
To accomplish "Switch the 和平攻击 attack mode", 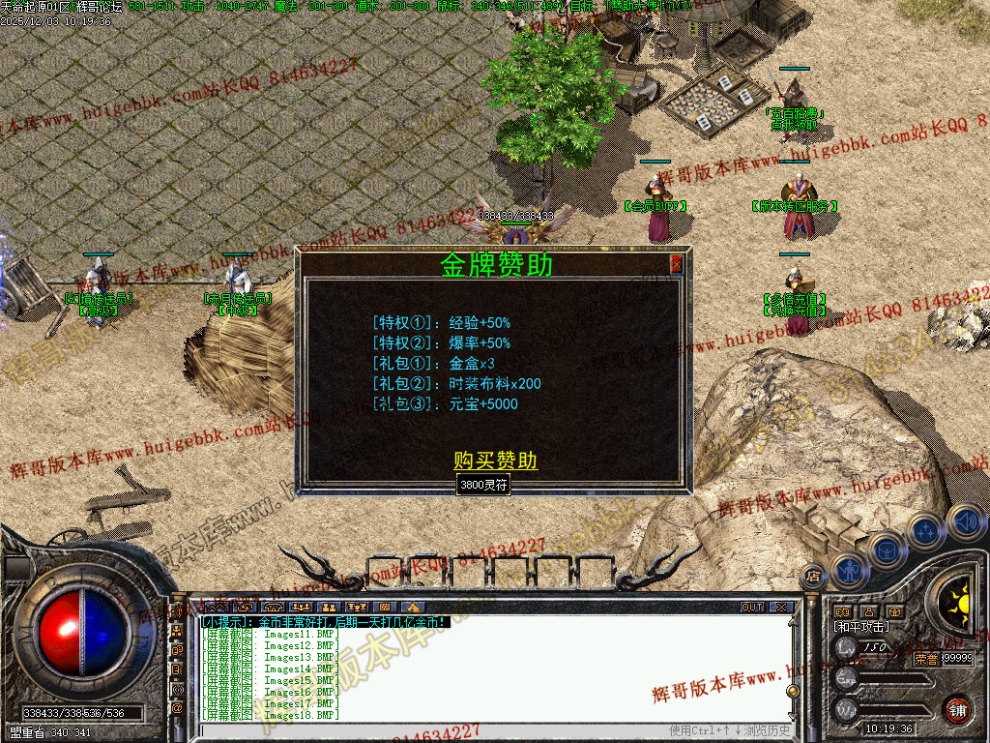I will pos(860,627).
